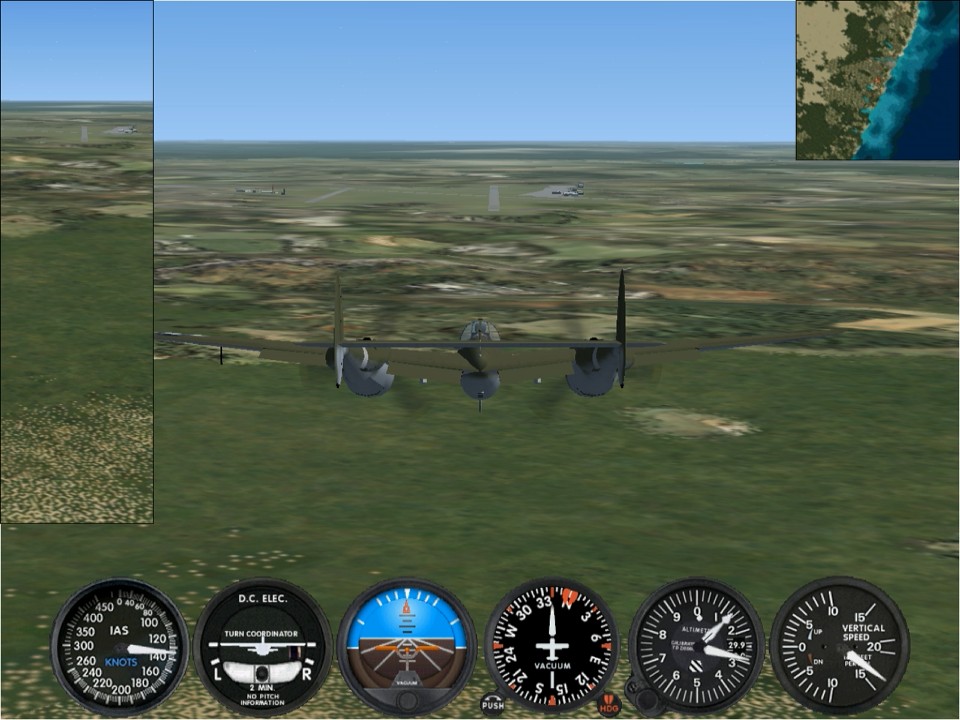Viewport: 960px width, 720px height.
Task: Select the coastline map window
Action: tap(877, 80)
